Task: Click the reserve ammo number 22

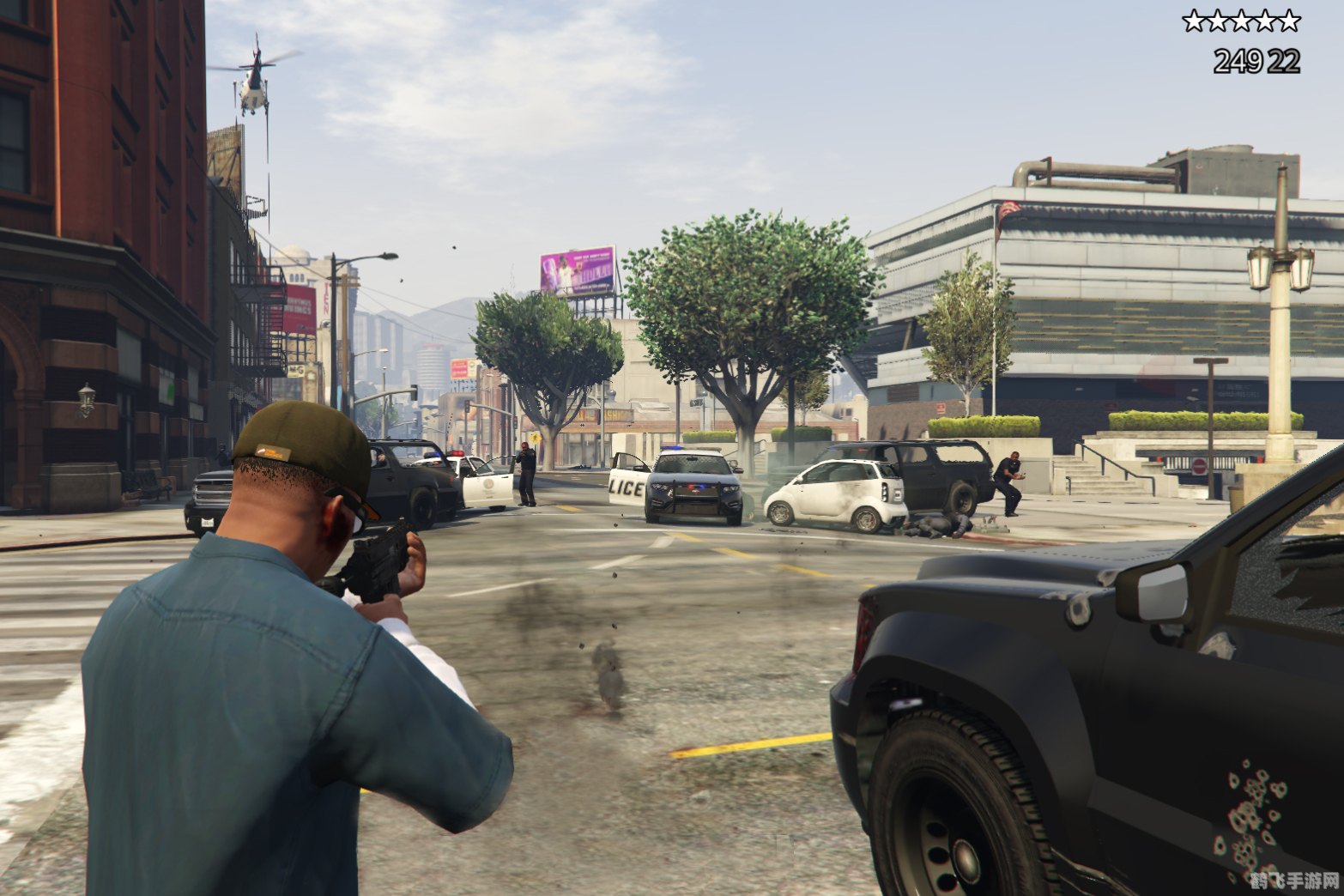Action: [x=1283, y=59]
